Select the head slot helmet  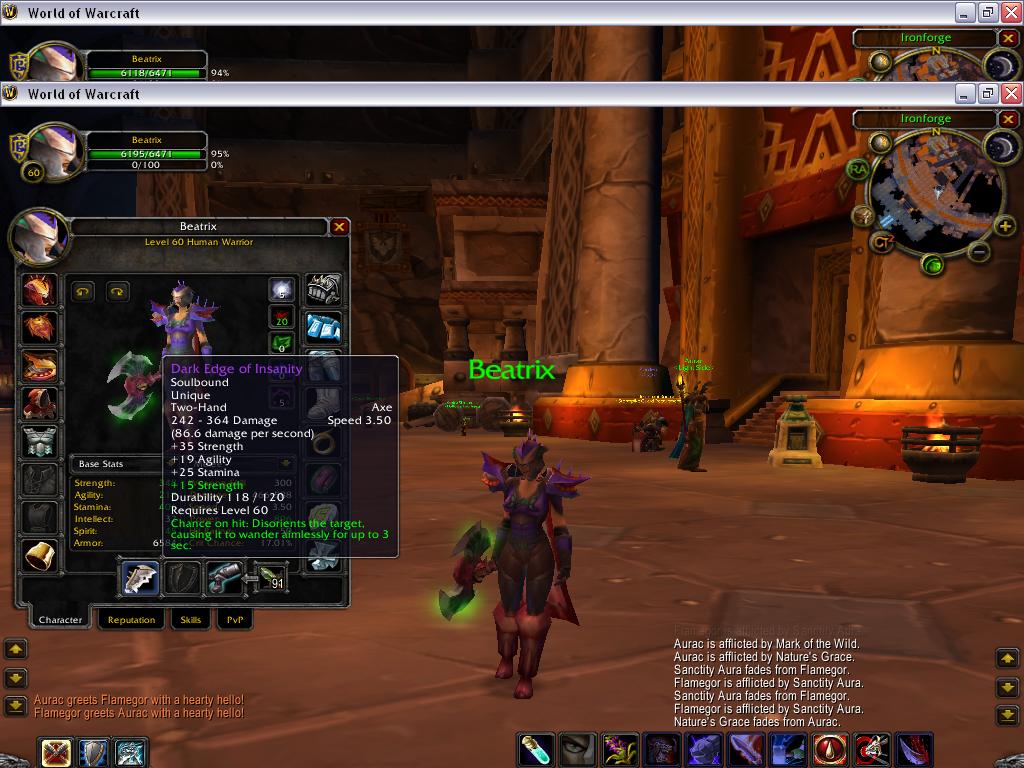pyautogui.click(x=40, y=291)
